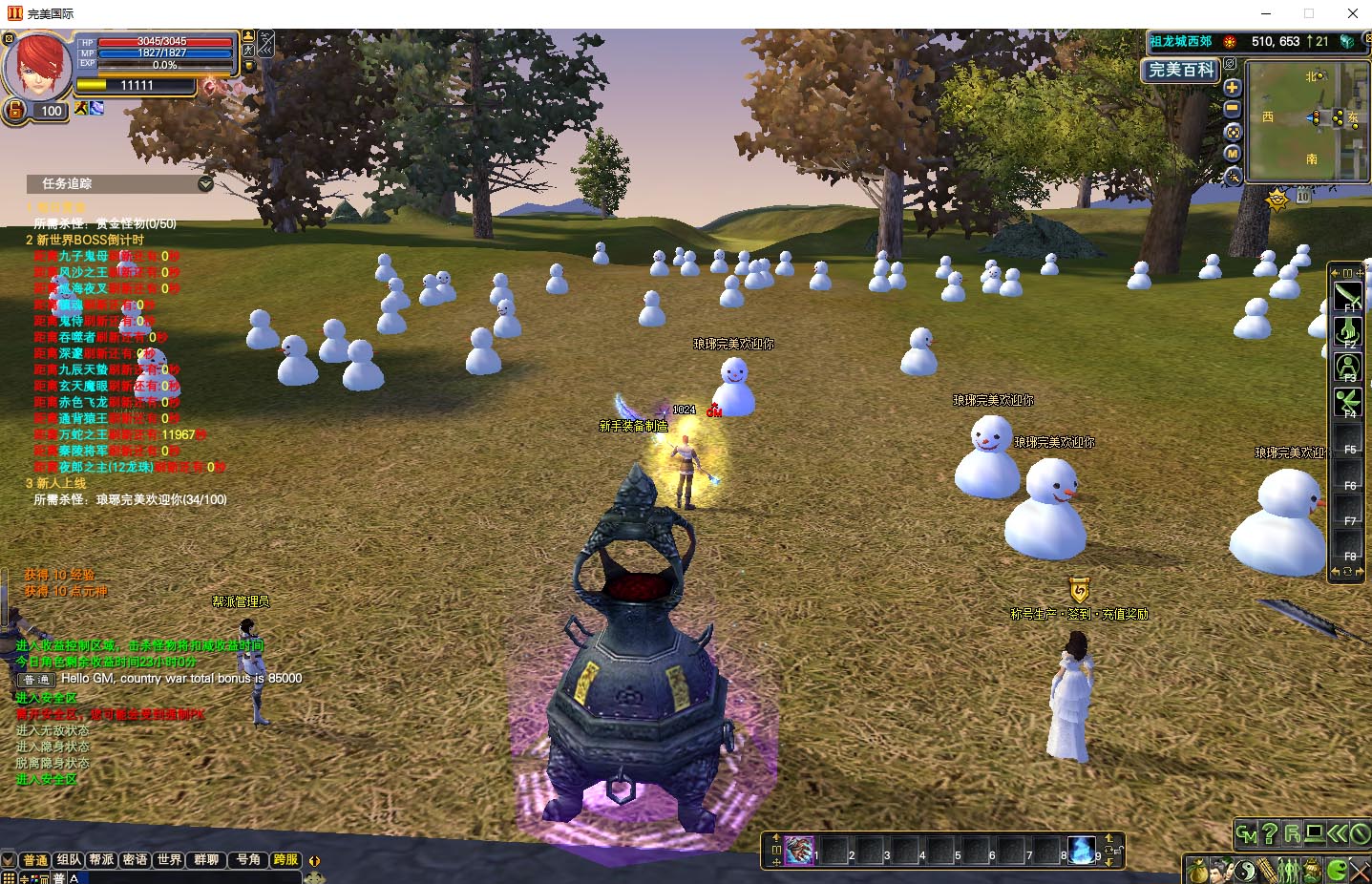Open the yin-yang icon in bottom menu
Viewport: 1372px width, 884px height.
tap(1245, 871)
